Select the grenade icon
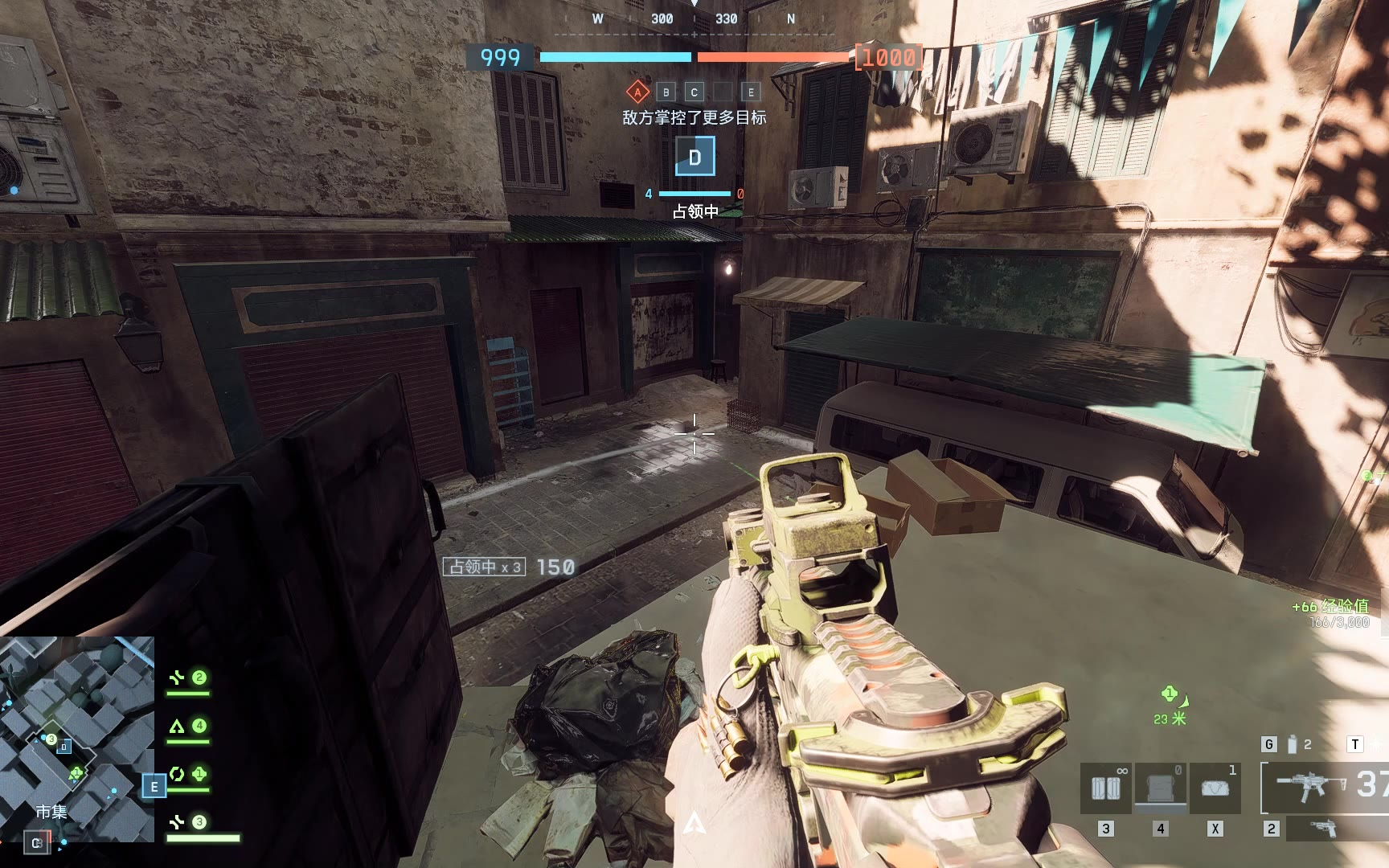This screenshot has width=1389, height=868. [1292, 744]
